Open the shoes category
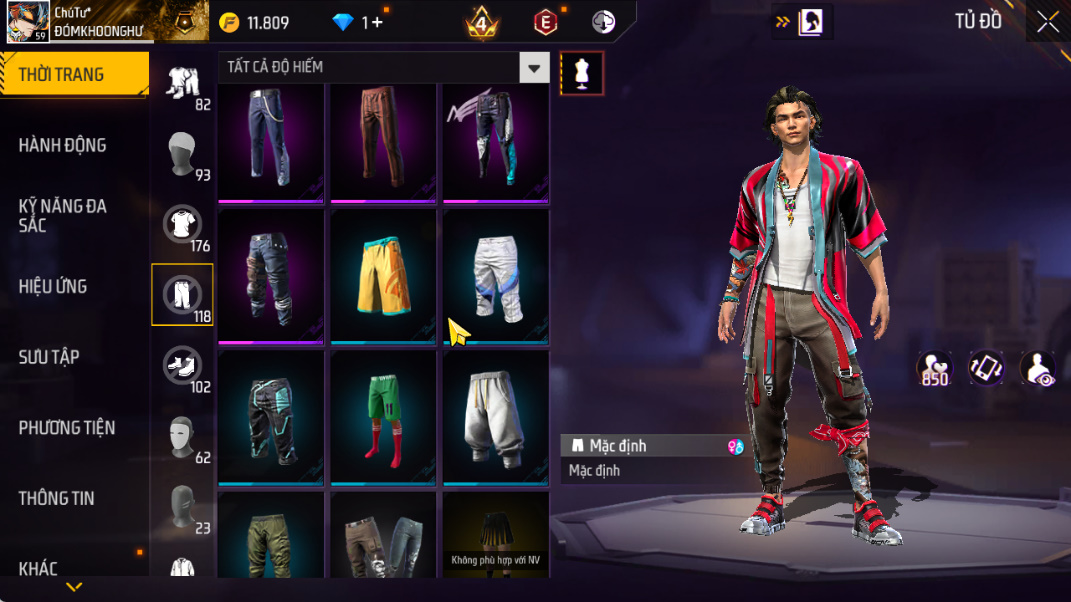 click(x=182, y=366)
